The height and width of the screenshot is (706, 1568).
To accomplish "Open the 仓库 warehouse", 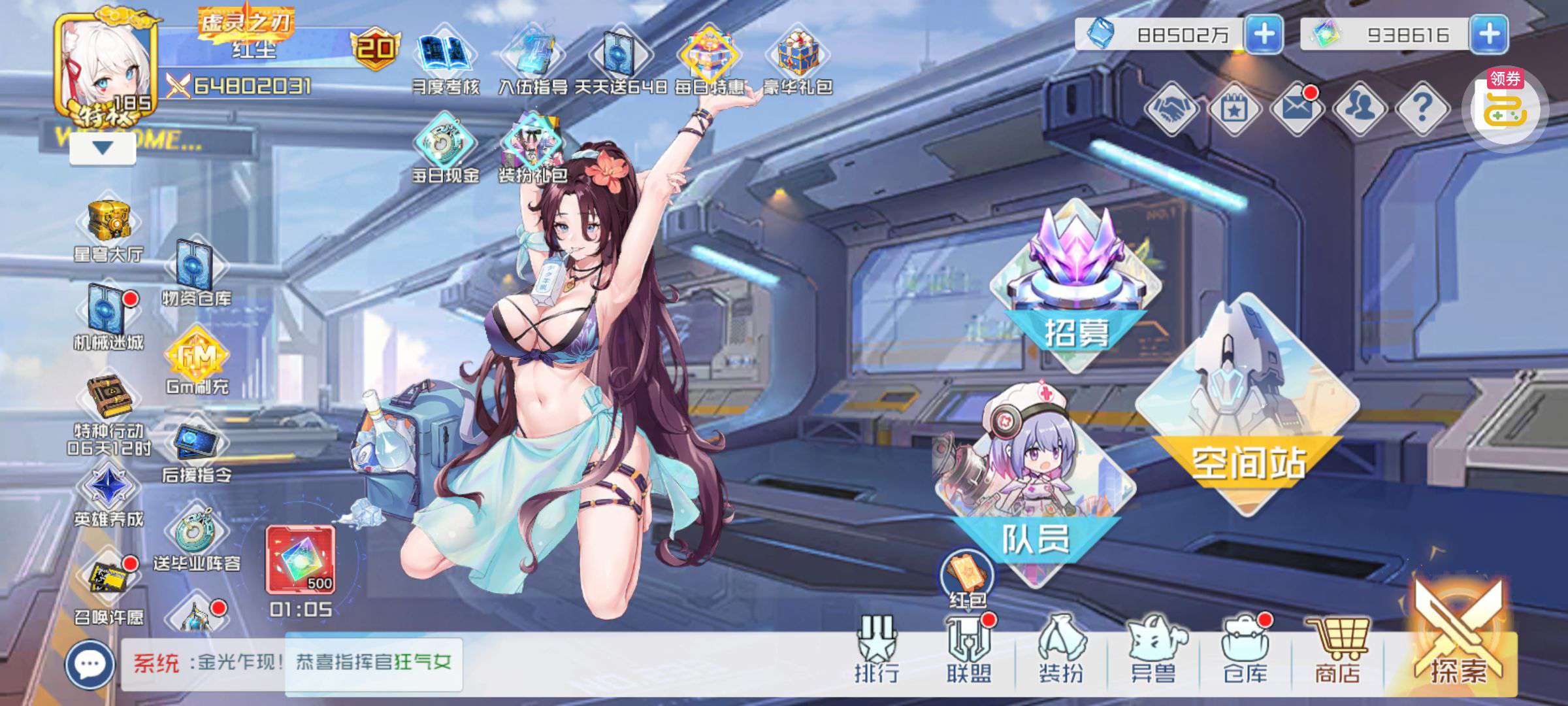I will point(1245,650).
